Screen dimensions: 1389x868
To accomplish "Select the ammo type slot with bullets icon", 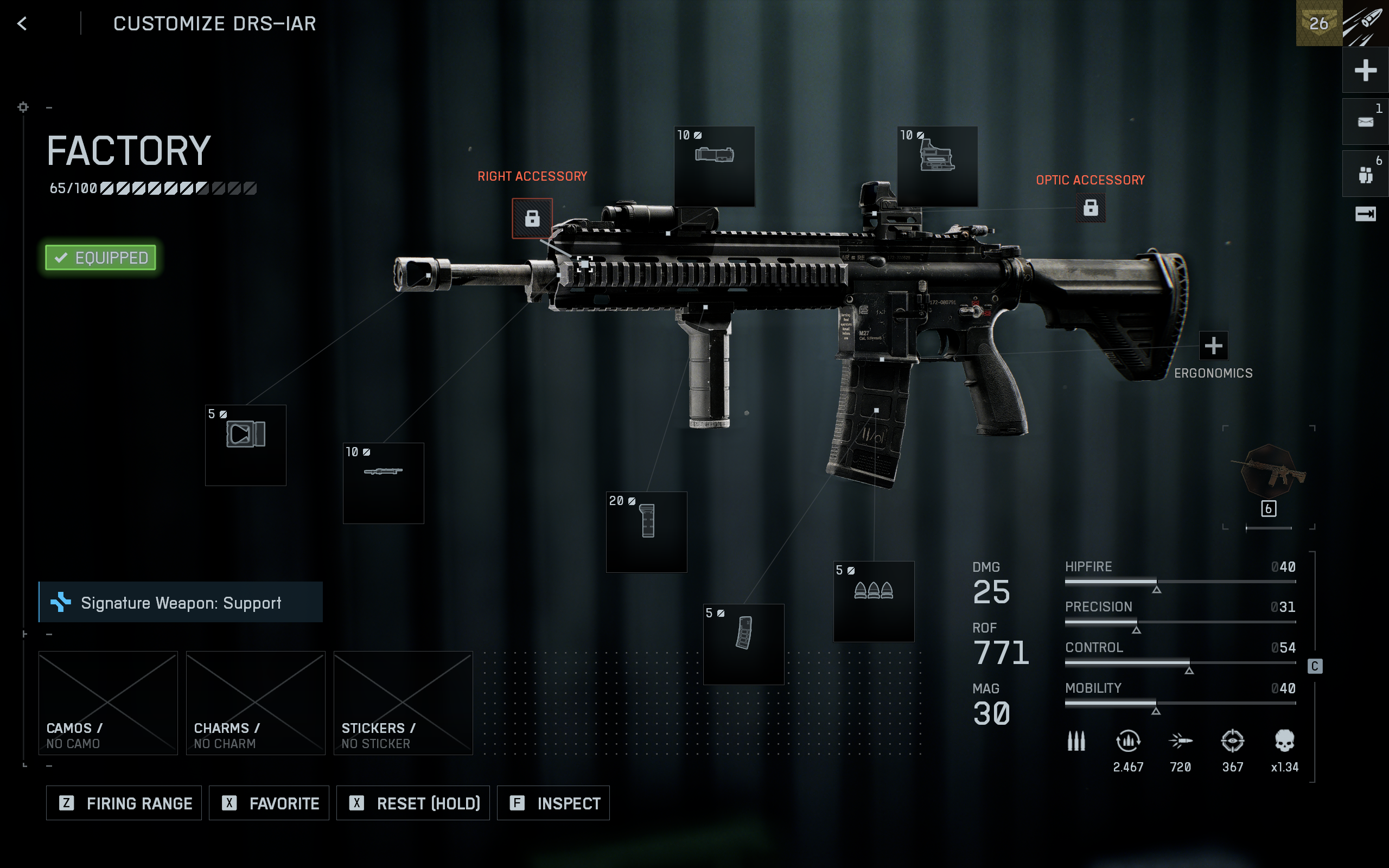I will pyautogui.click(x=874, y=601).
